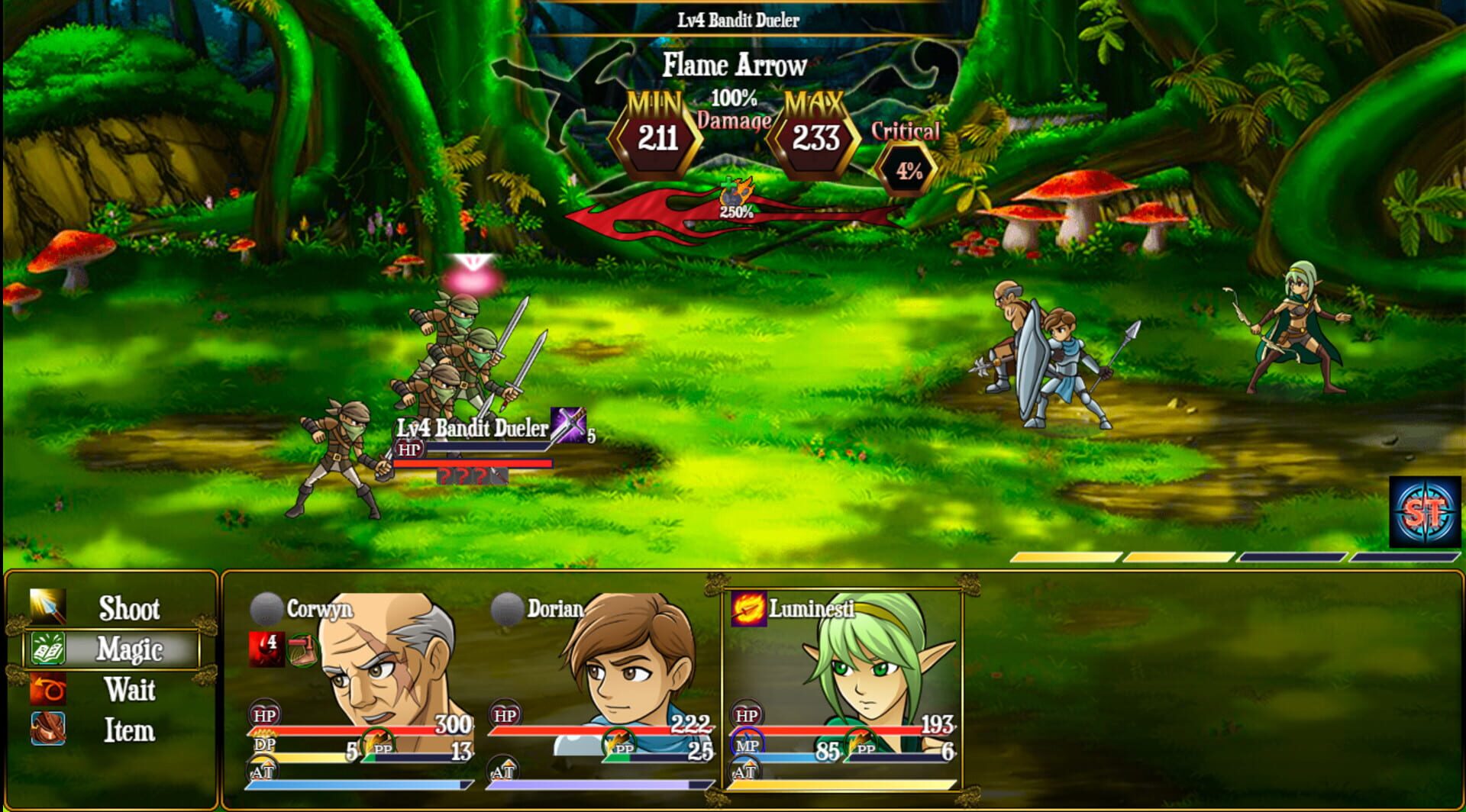Screen dimensions: 1466x812
Task: Select the Shoot entry in the command menu
Action: [130, 607]
